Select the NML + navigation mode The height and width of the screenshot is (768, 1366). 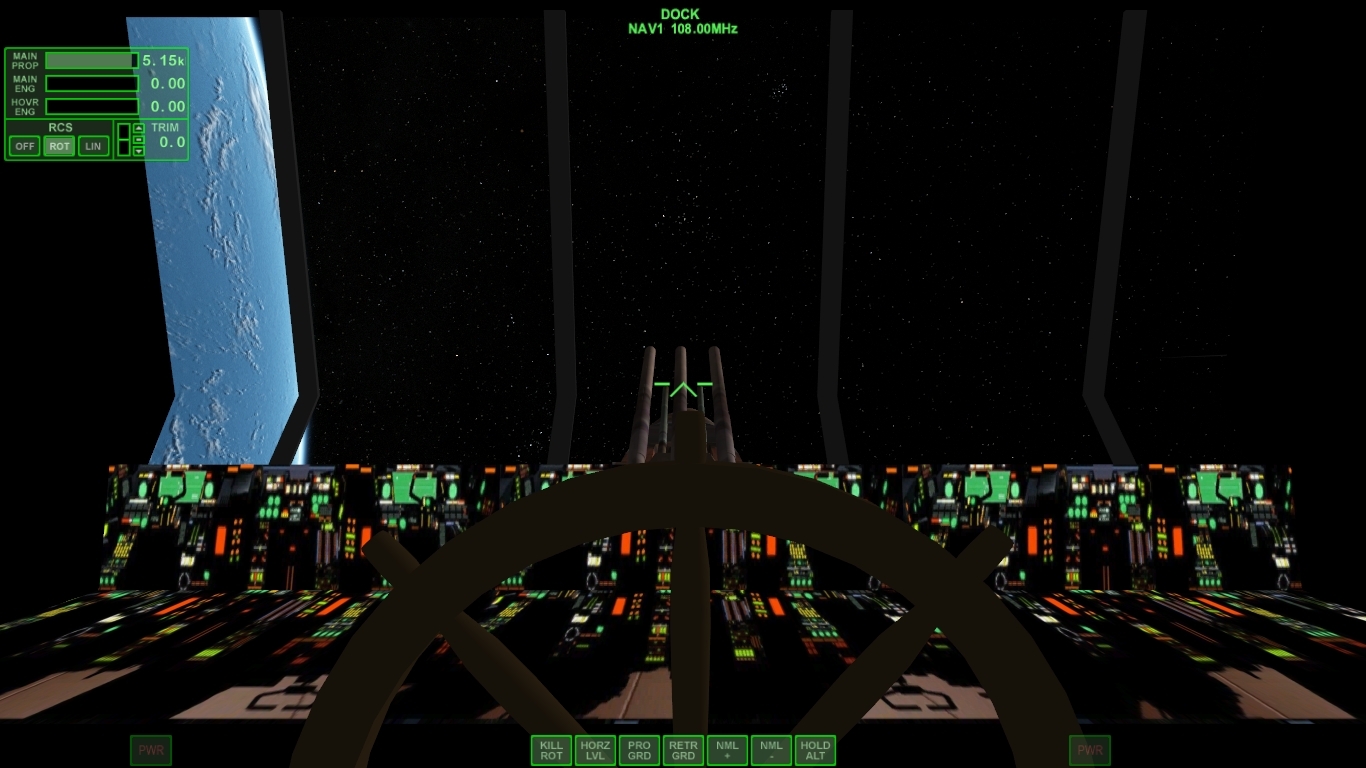(x=727, y=750)
